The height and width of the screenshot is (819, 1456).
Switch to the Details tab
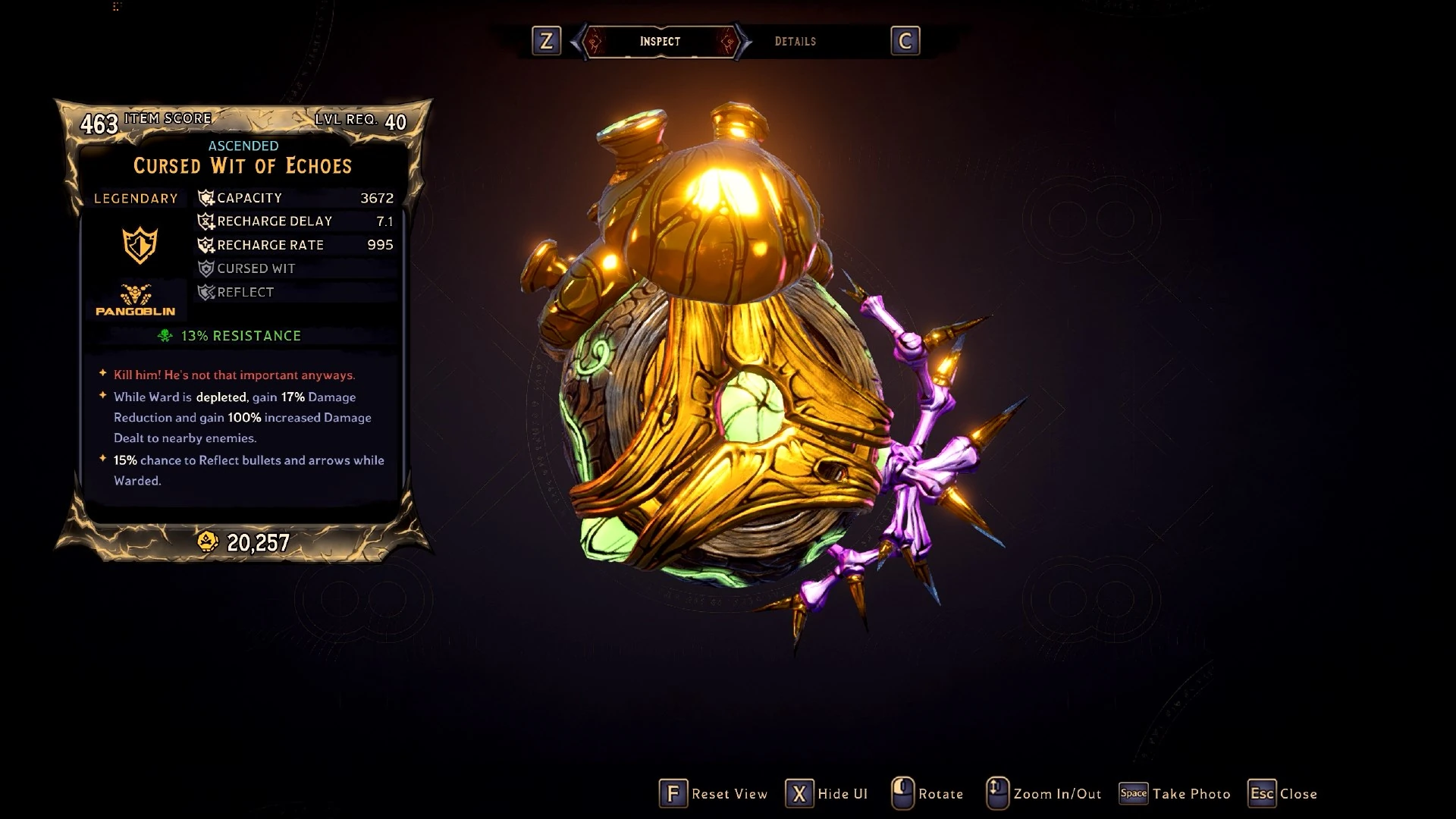click(795, 42)
